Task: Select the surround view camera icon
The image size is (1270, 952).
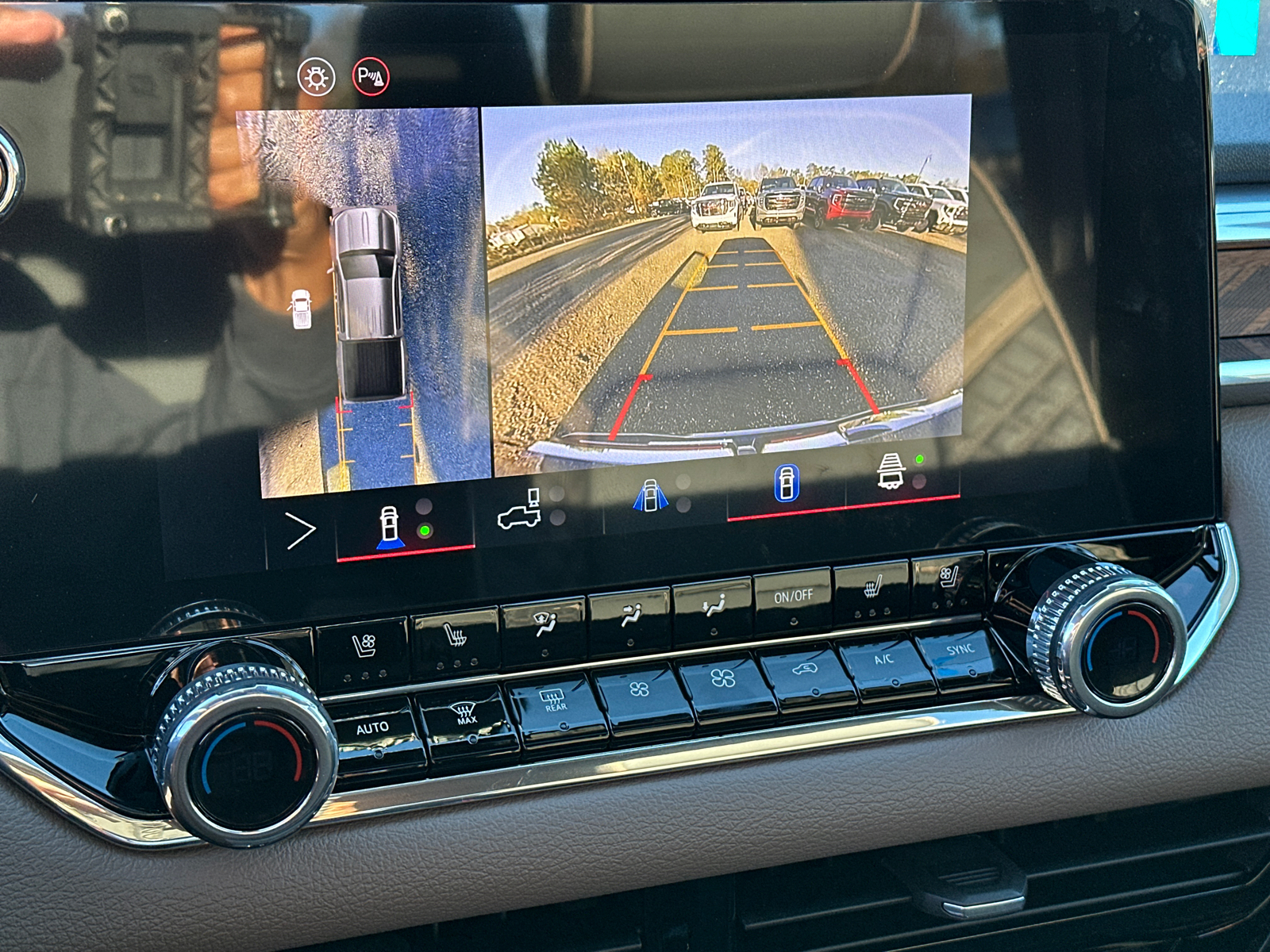Action: [651, 496]
